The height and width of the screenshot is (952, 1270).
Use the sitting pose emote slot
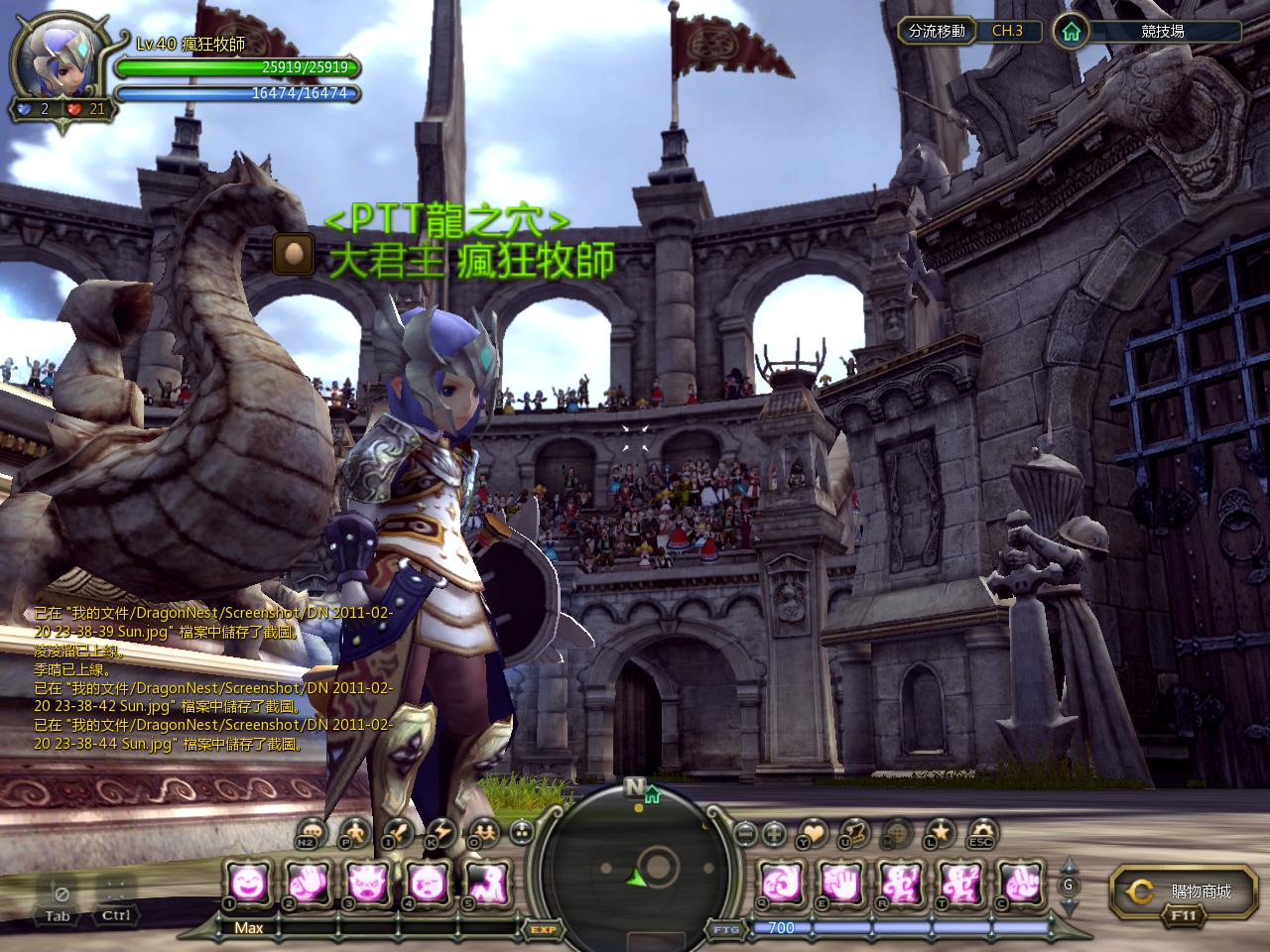click(x=487, y=881)
